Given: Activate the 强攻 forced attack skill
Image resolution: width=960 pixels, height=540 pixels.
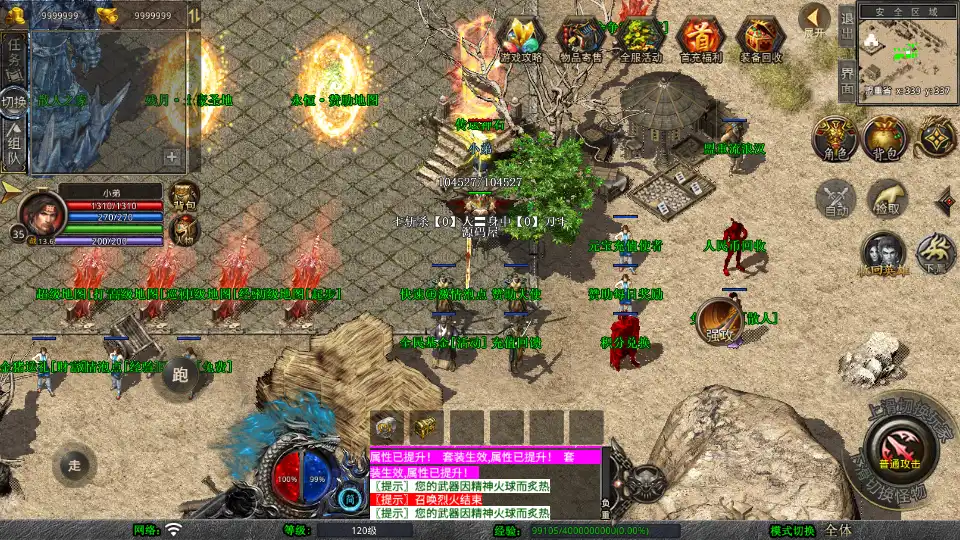Looking at the screenshot, I should click(x=718, y=320).
